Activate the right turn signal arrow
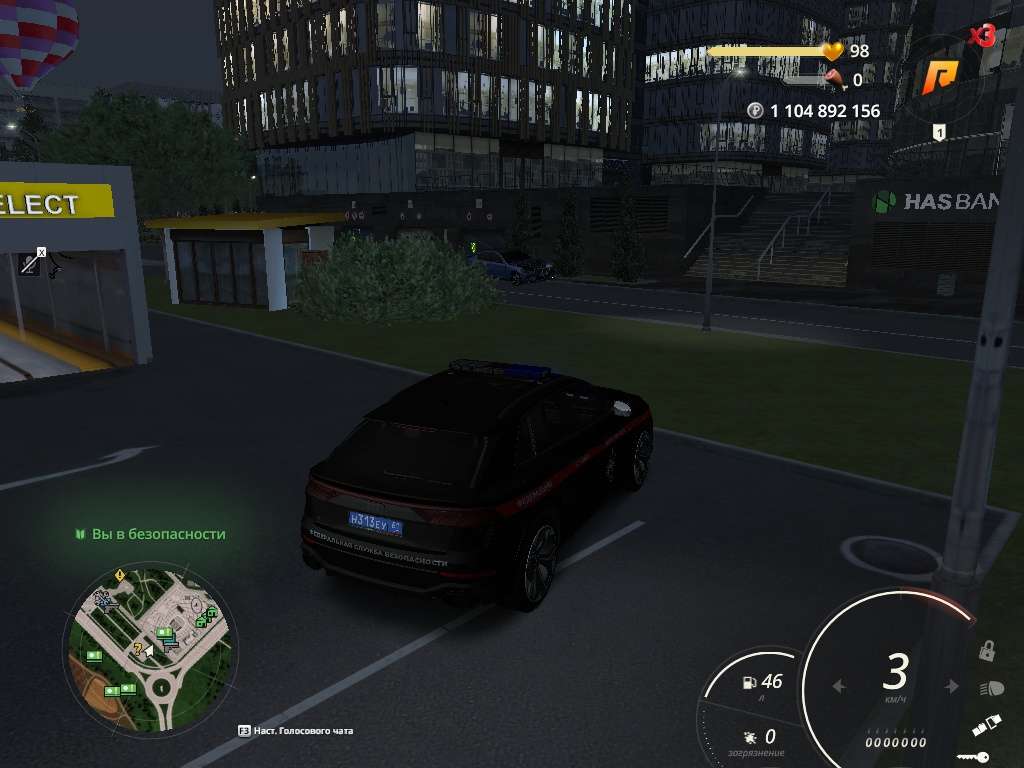Screen dimensions: 1024x768 click(951, 687)
